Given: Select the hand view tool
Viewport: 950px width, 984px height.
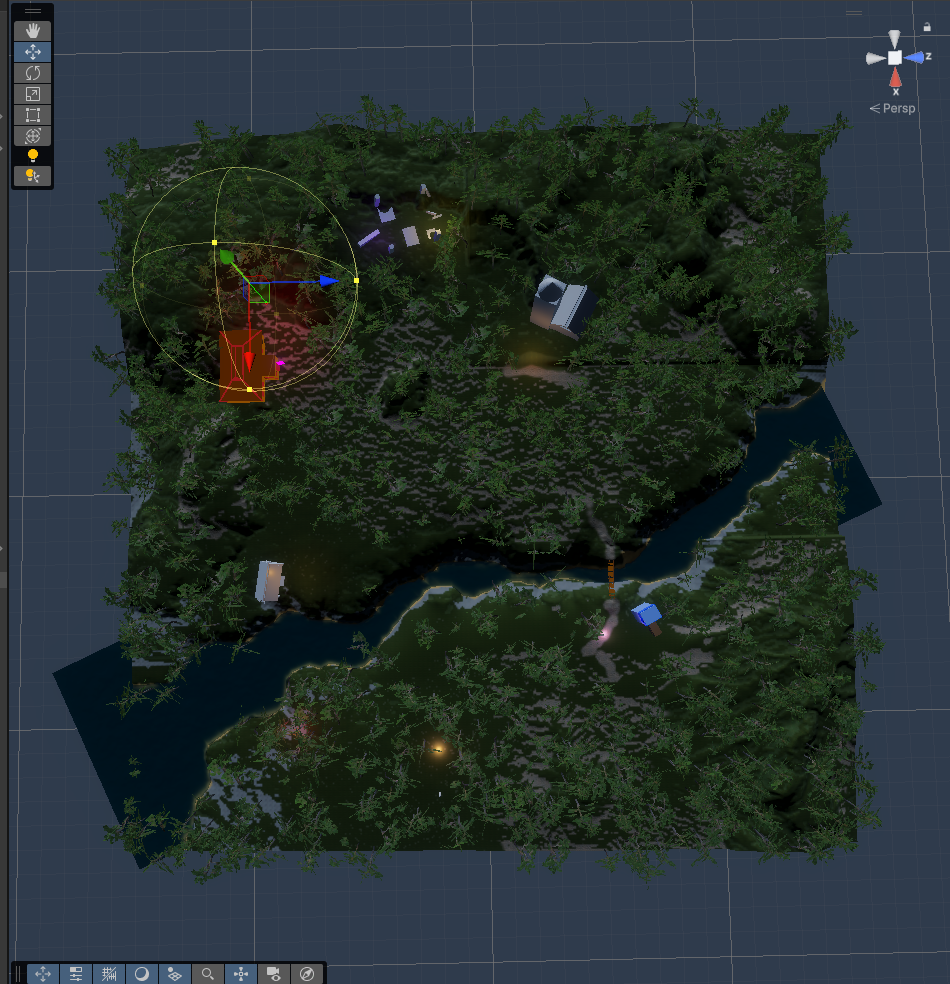Looking at the screenshot, I should 32,31.
